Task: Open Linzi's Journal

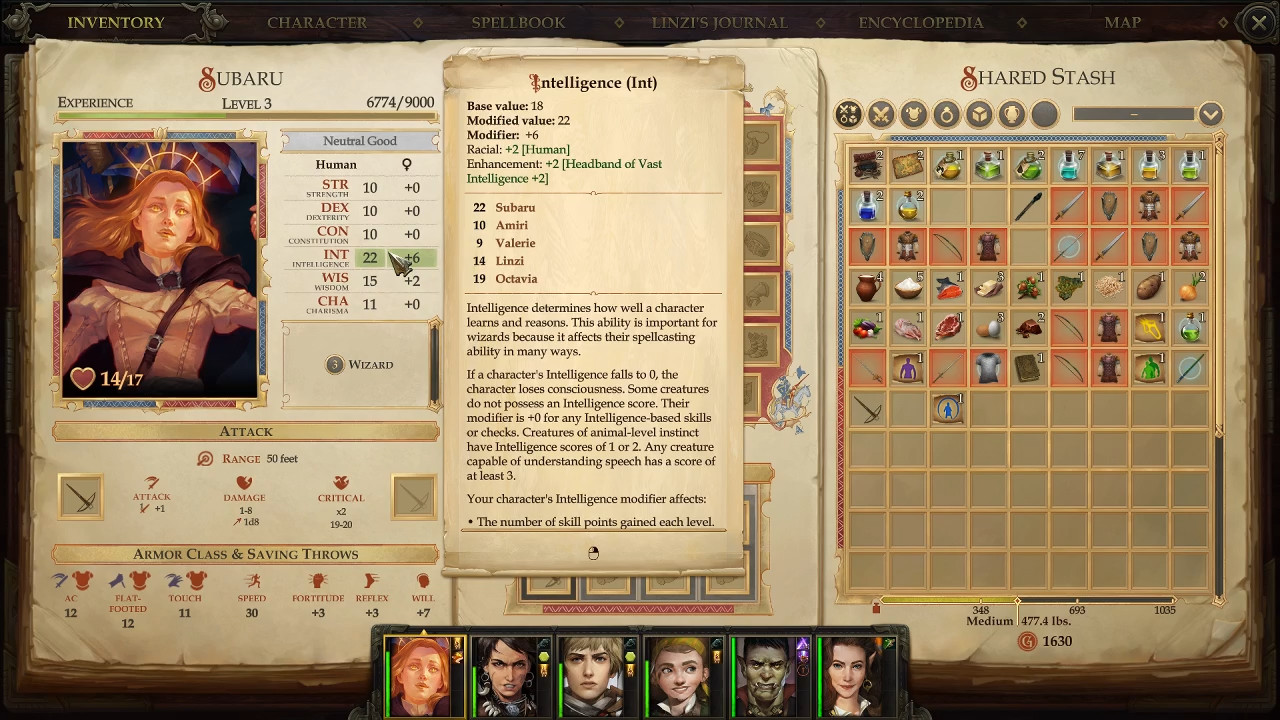Action: 719,22
